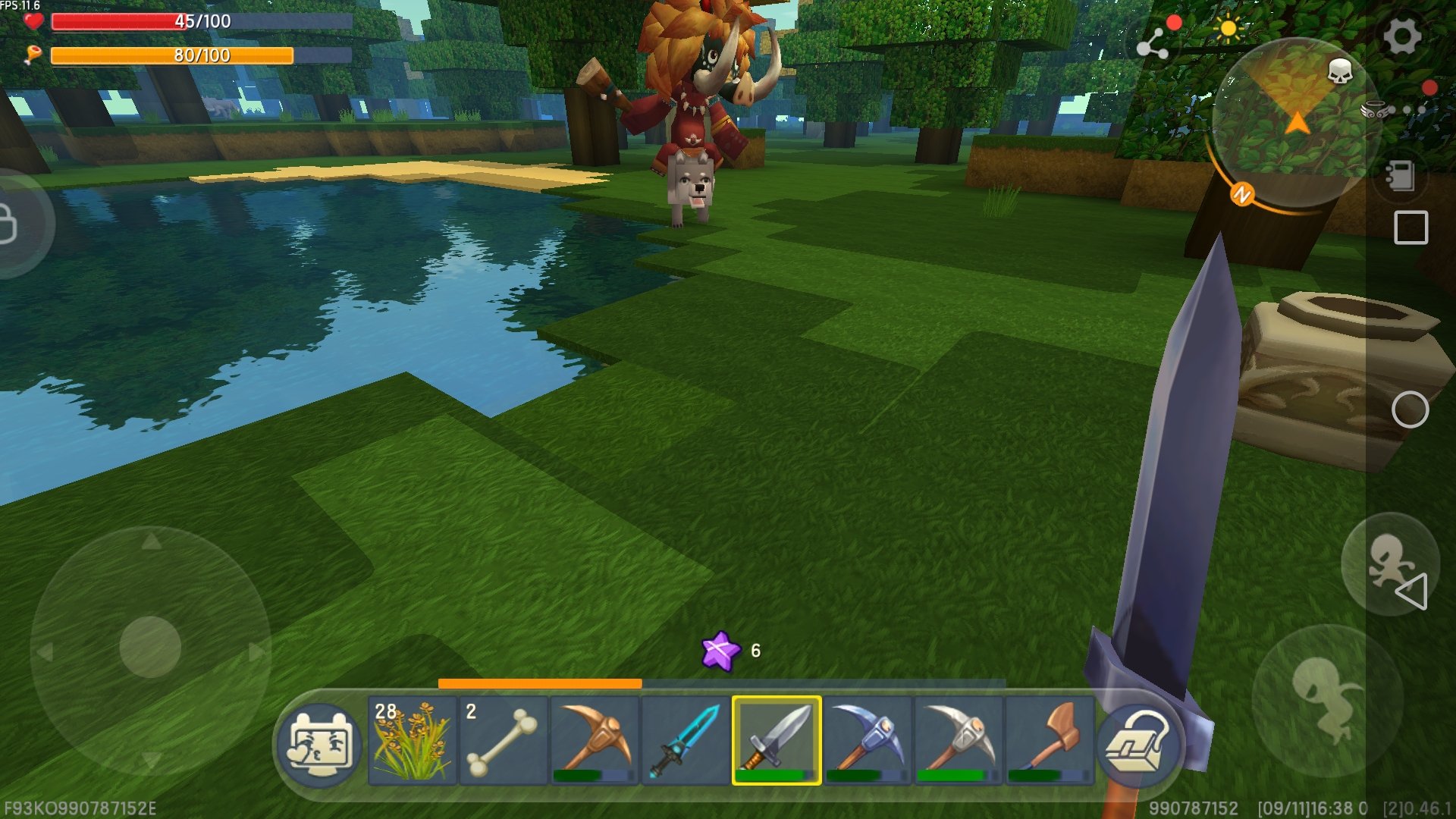This screenshot has height=819, width=1456.
Task: Select the copper shovel slot
Action: click(1050, 740)
